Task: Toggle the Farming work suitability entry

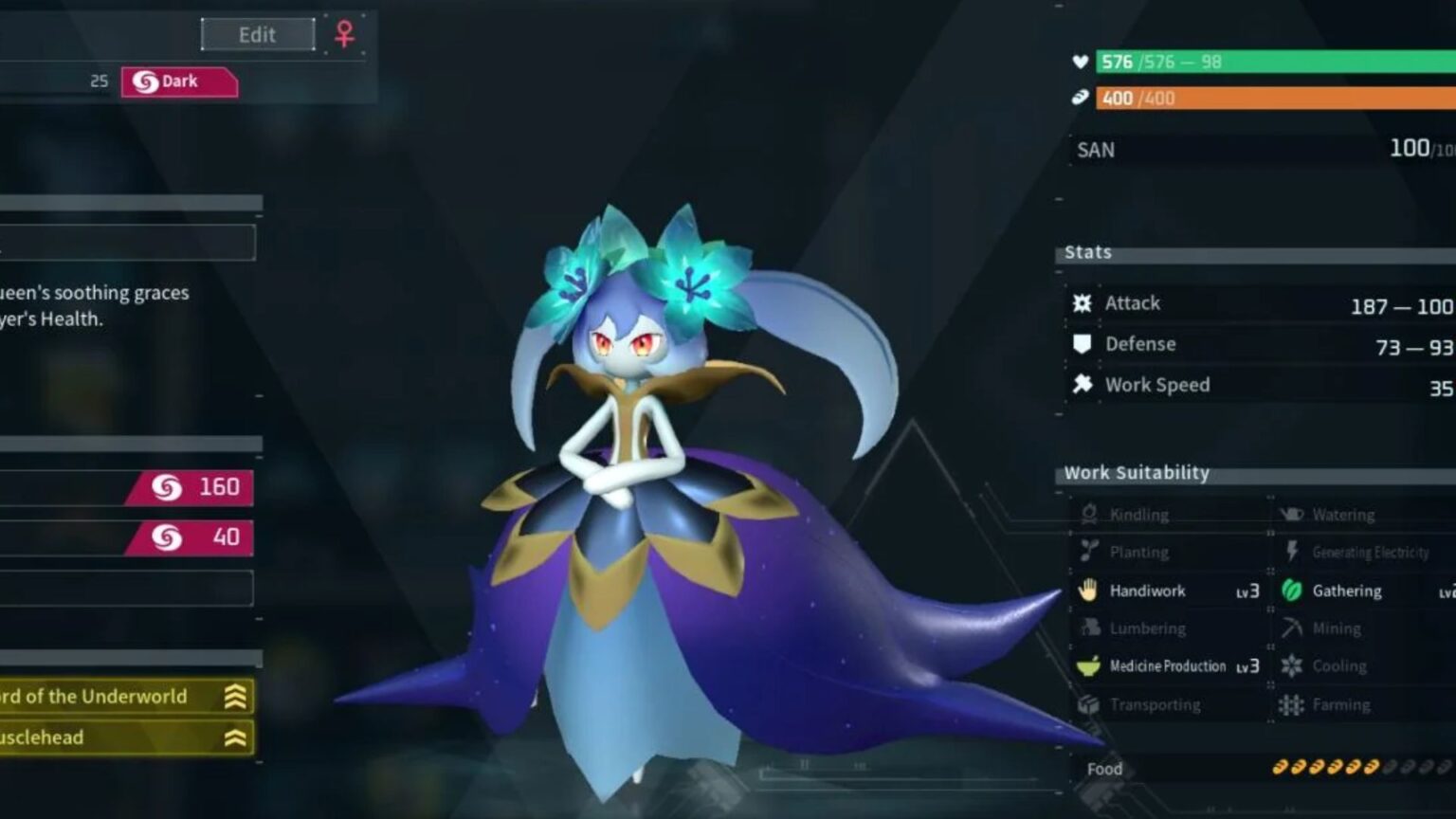Action: click(x=1339, y=704)
